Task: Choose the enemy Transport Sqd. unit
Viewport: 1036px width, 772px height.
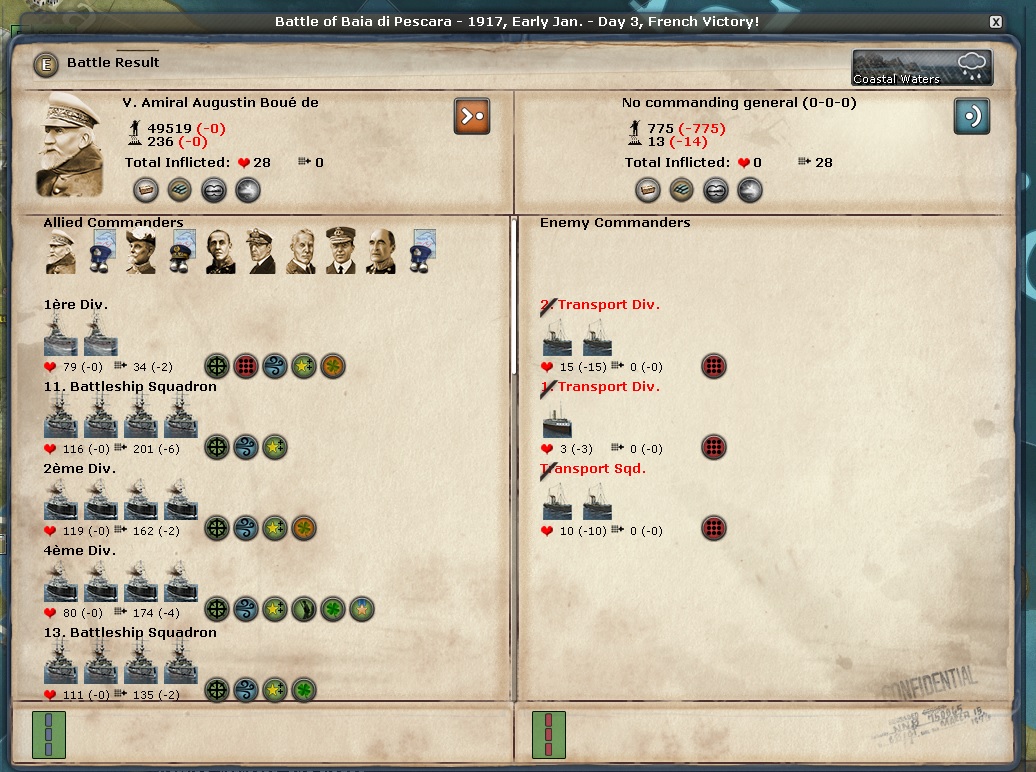Action: tap(577, 501)
